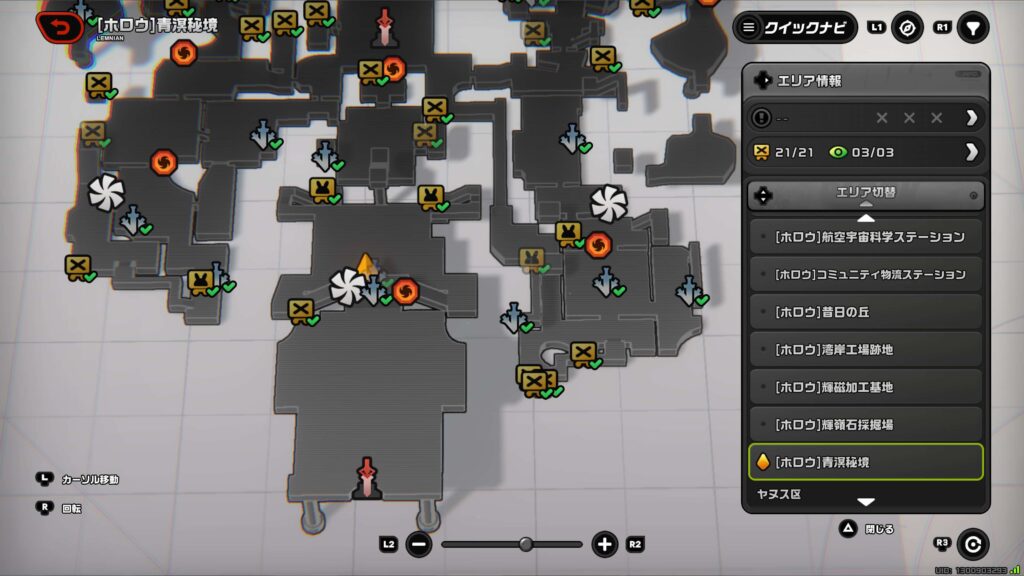This screenshot has height=576, width=1024.
Task: Click the map zoom-in plus button
Action: 604,545
